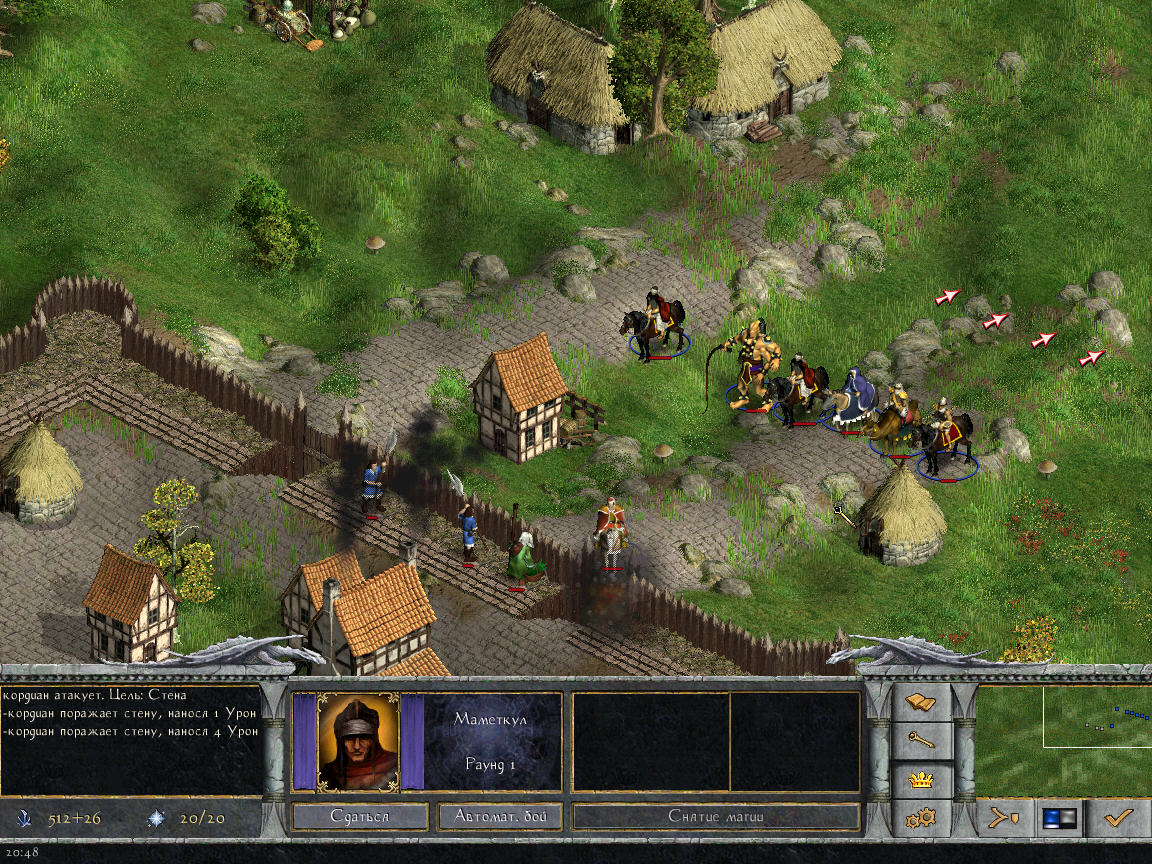This screenshot has width=1152, height=864.
Task: Toggle the blue and grey square button
Action: (x=1058, y=818)
